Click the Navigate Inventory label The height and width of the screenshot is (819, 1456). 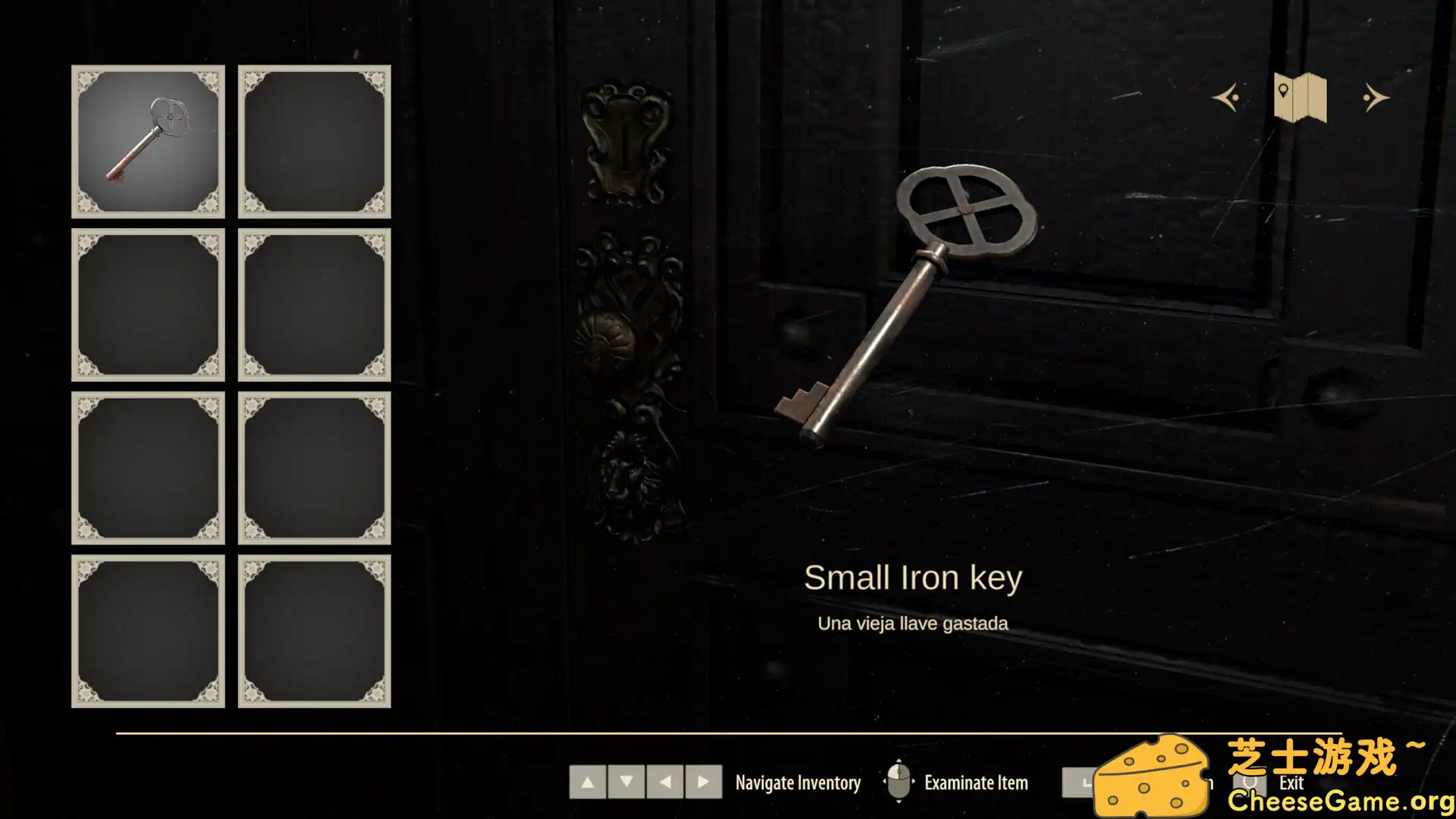point(798,782)
